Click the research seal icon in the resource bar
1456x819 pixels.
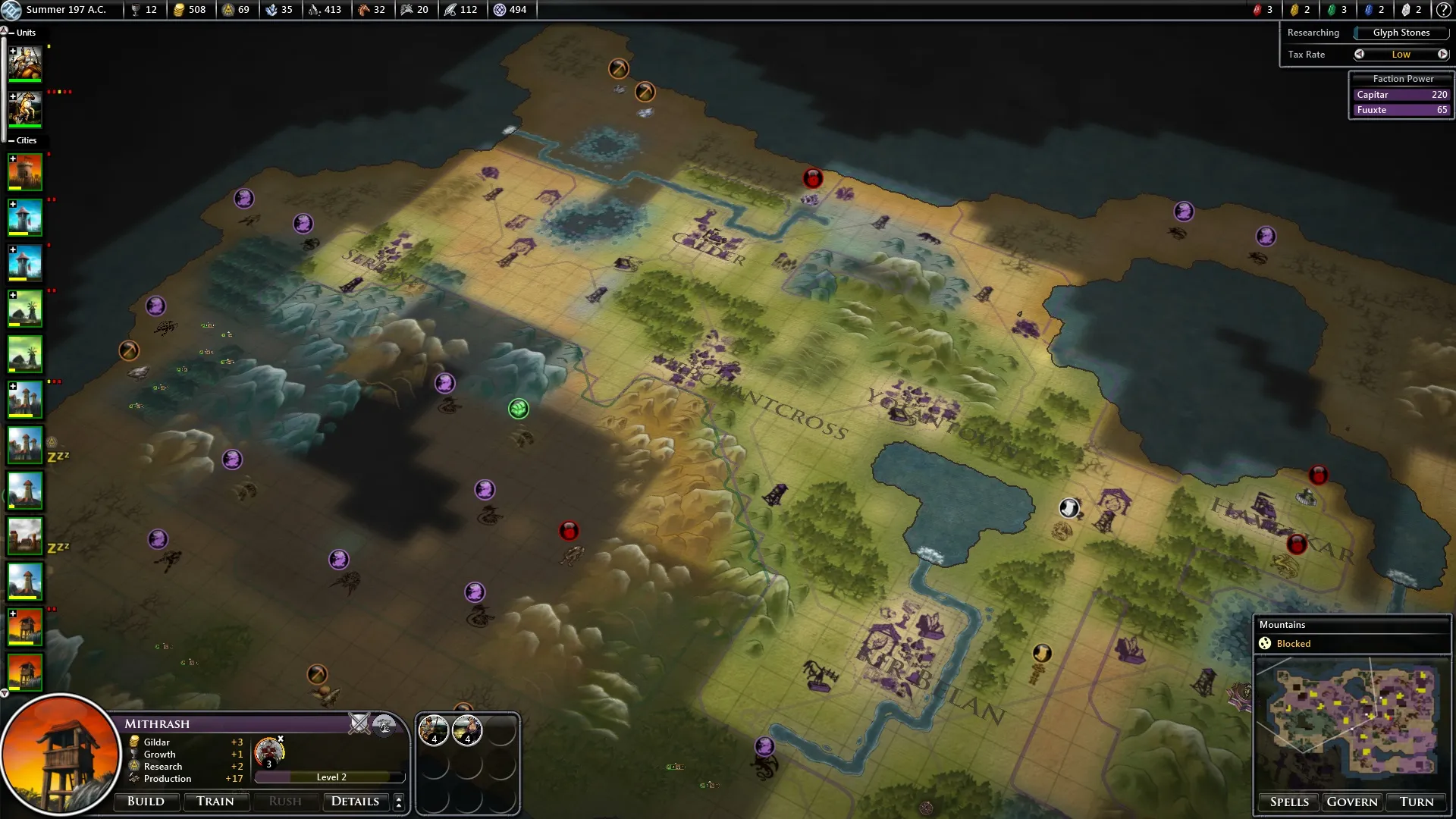227,10
